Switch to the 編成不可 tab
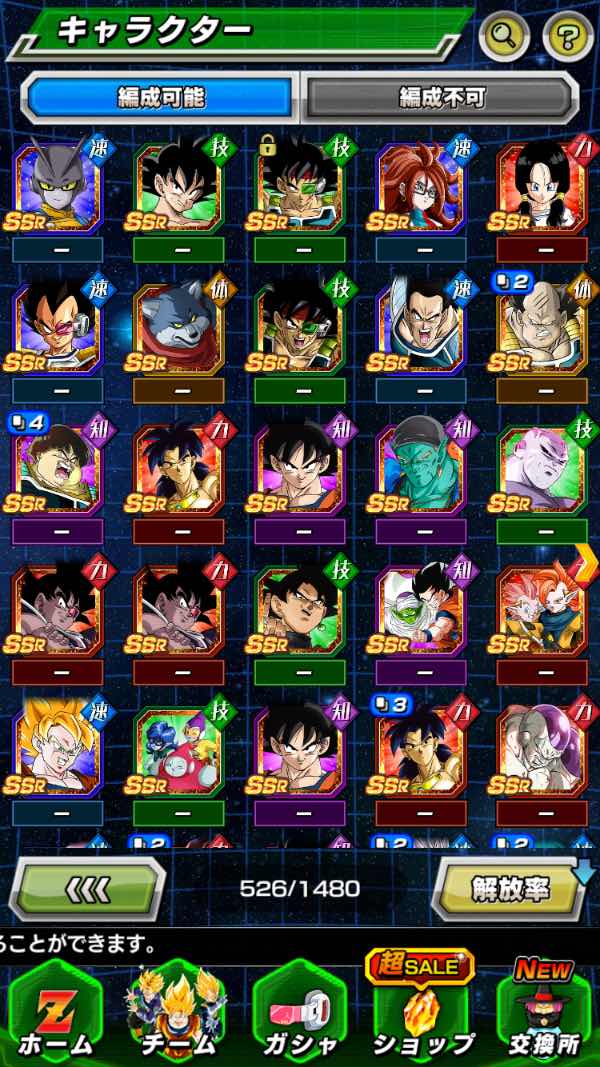600x1067 pixels. 441,97
